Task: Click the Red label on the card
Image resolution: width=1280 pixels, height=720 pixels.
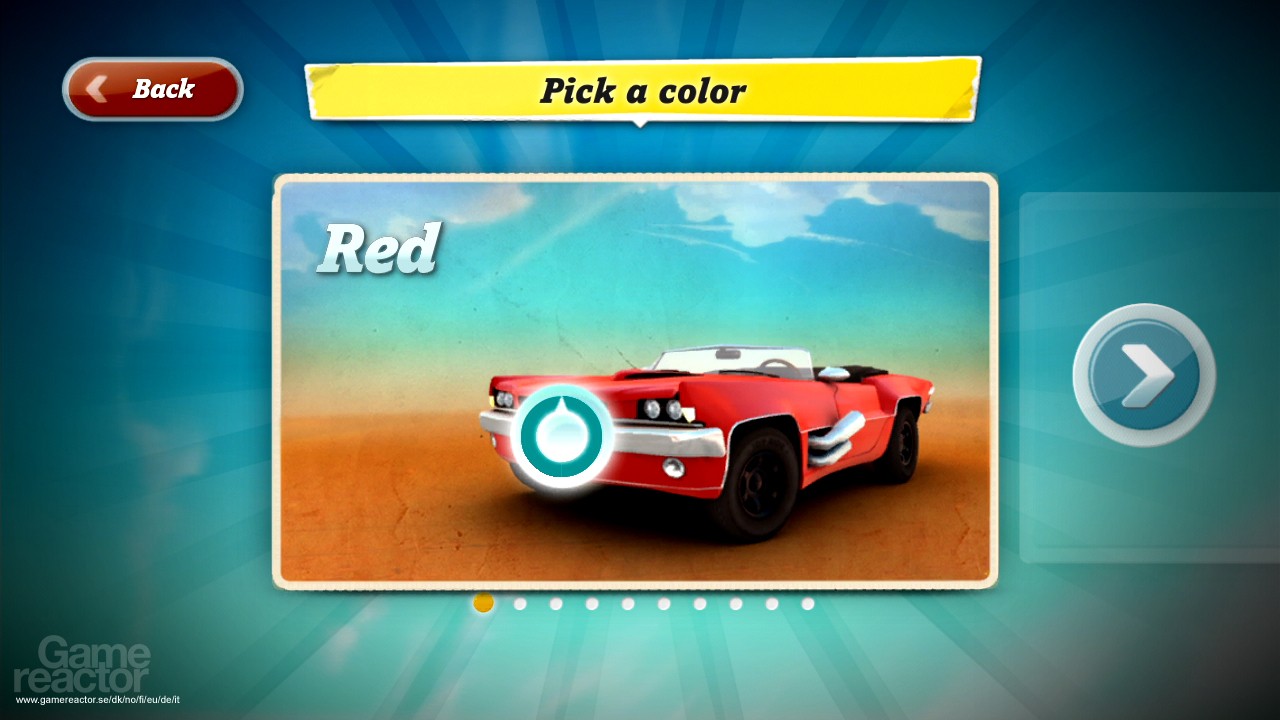Action: coord(381,248)
